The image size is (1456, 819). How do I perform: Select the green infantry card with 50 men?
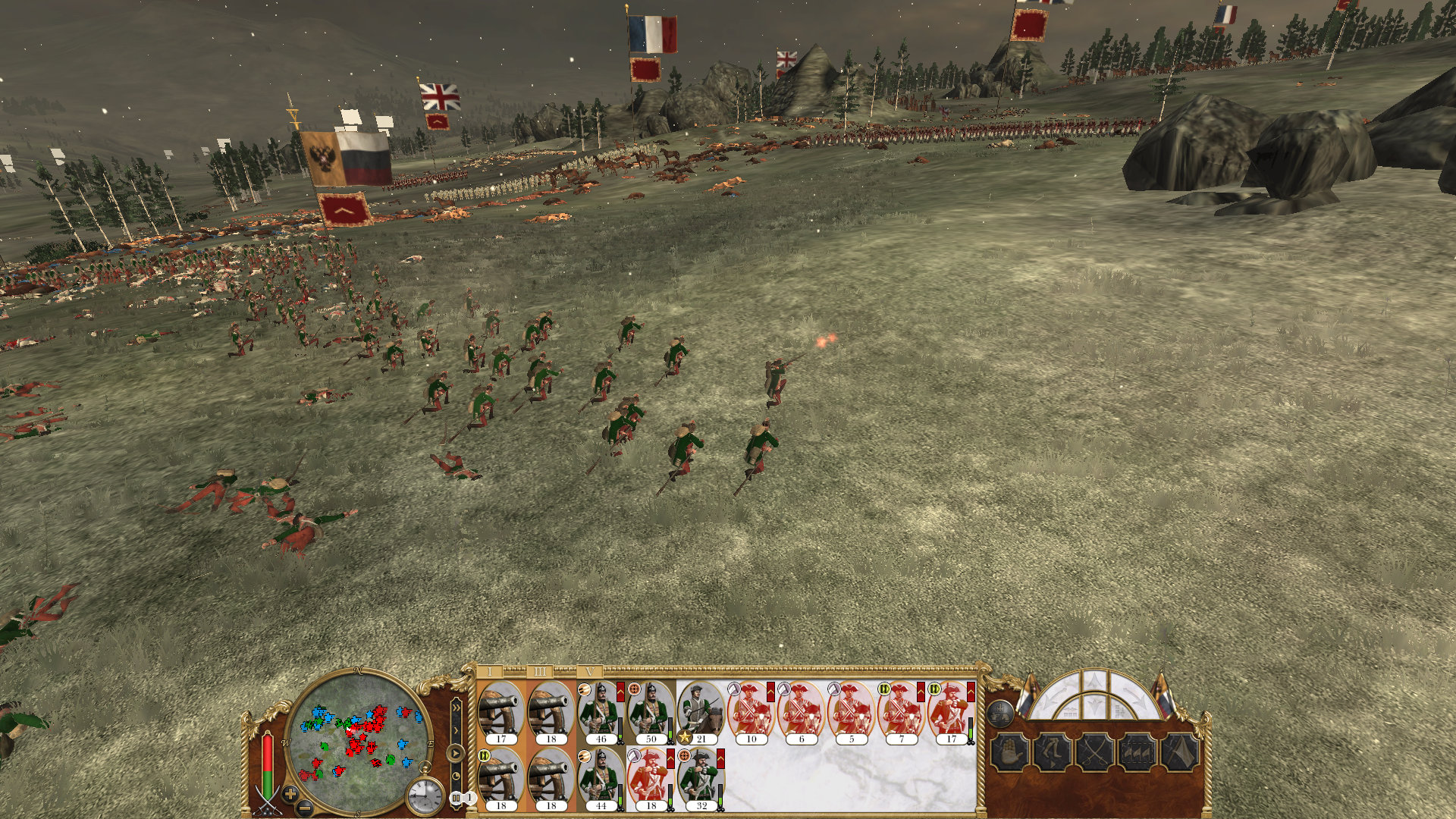pyautogui.click(x=651, y=711)
